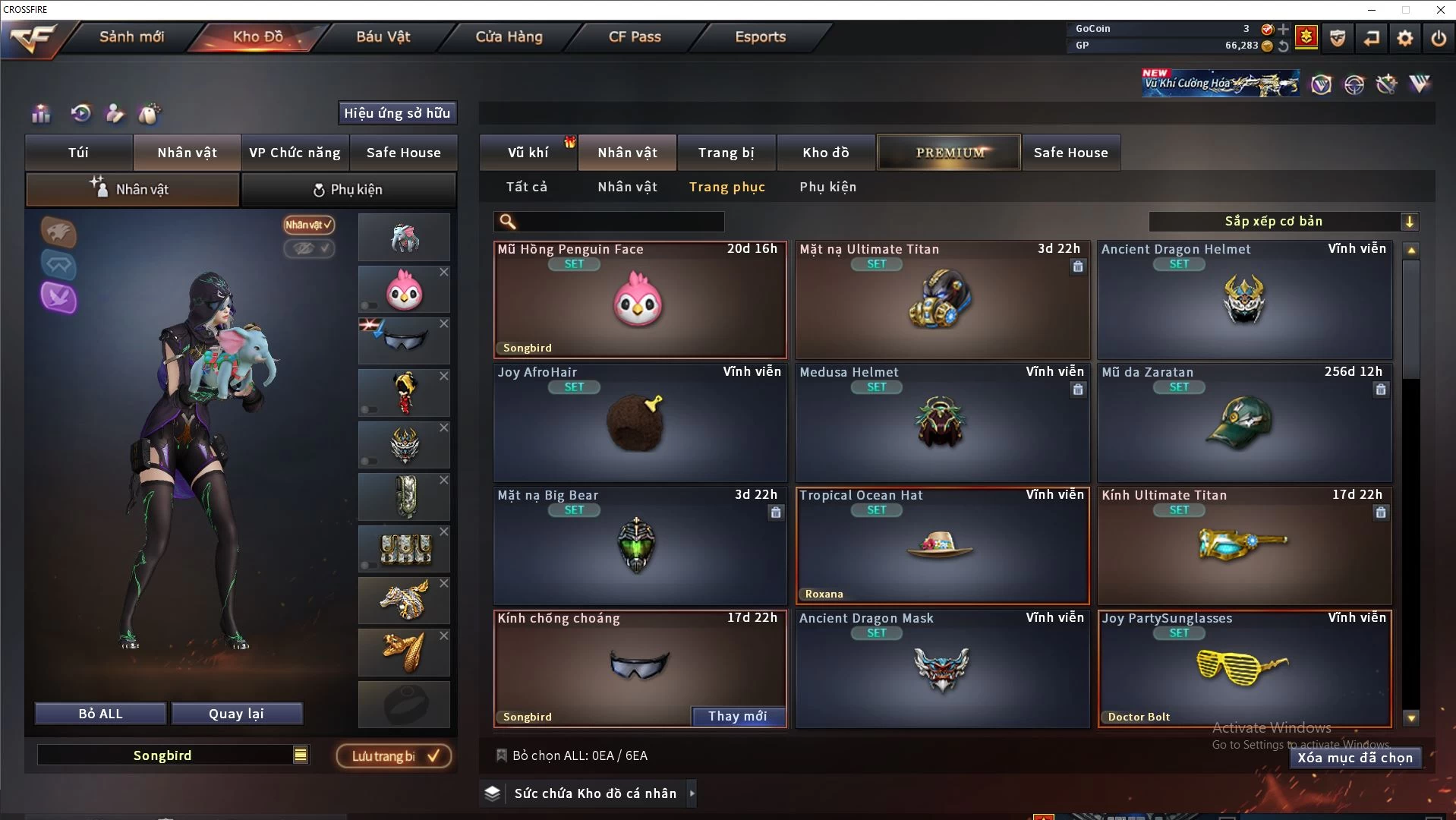The height and width of the screenshot is (820, 1456).
Task: Go to Sảnh mới lobby
Action: pos(131,36)
